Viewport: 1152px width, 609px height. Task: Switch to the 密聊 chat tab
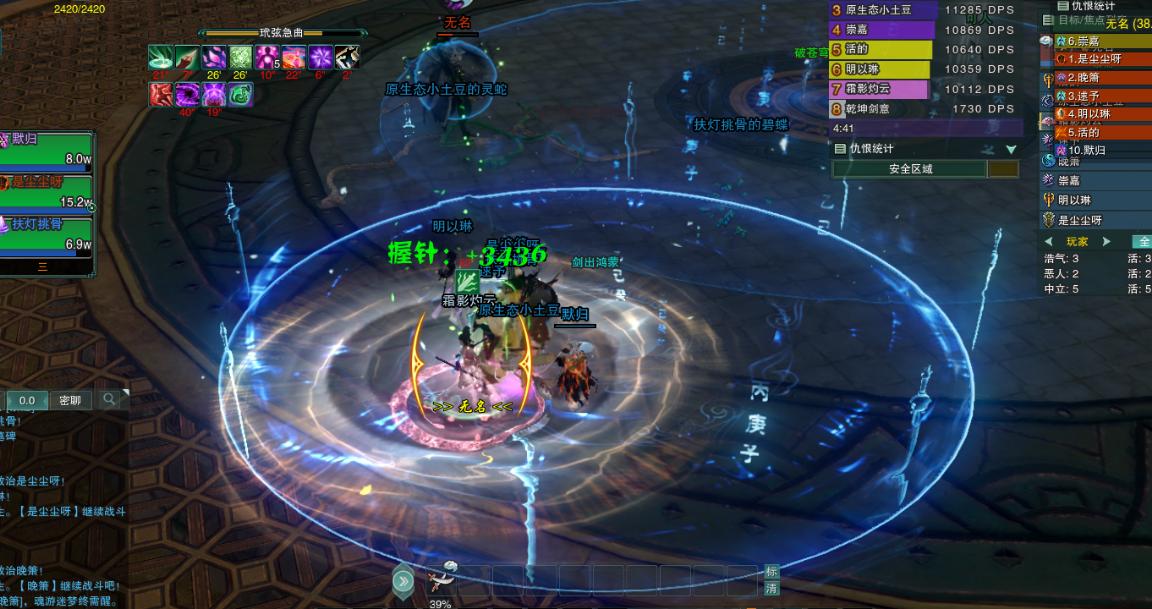point(70,400)
